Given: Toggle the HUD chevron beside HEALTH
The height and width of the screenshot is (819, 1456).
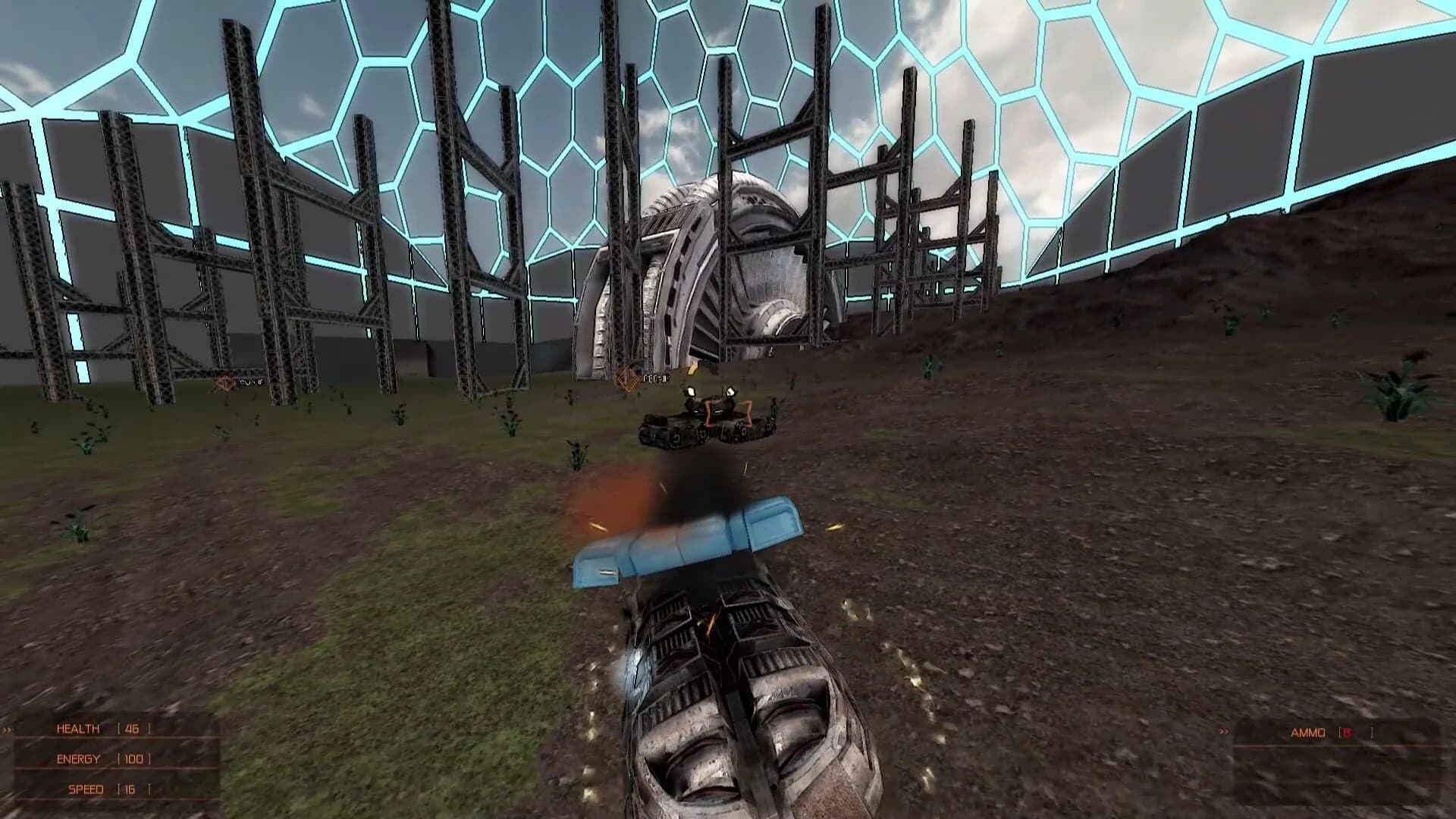Looking at the screenshot, I should click(6, 730).
